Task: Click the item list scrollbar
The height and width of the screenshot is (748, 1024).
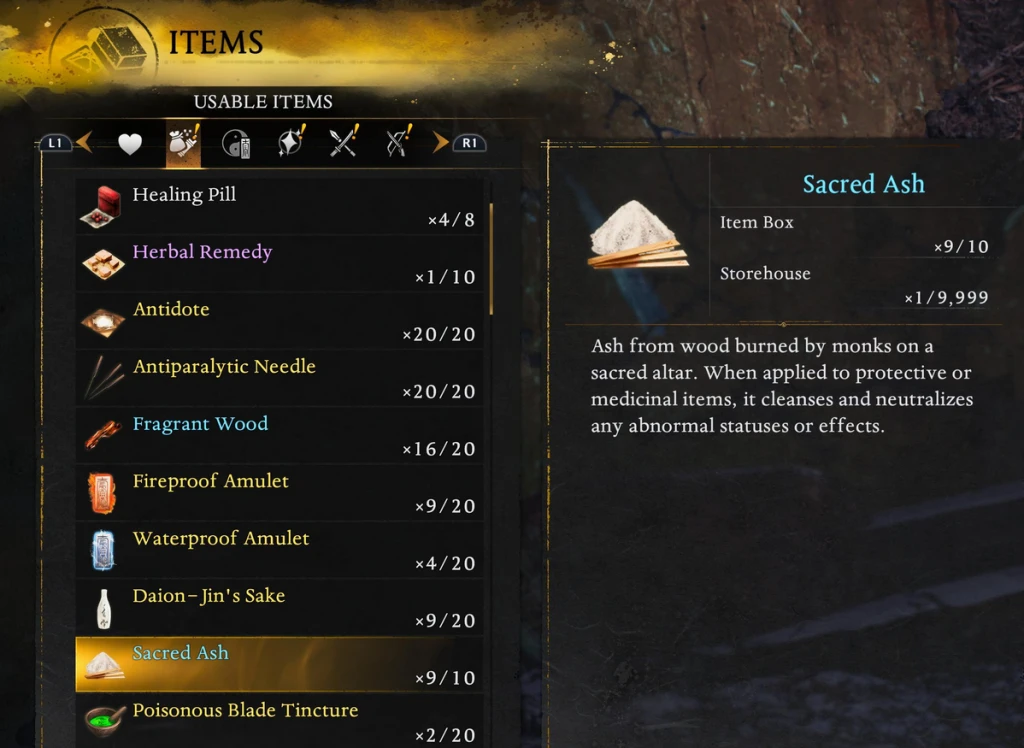Action: (491, 260)
